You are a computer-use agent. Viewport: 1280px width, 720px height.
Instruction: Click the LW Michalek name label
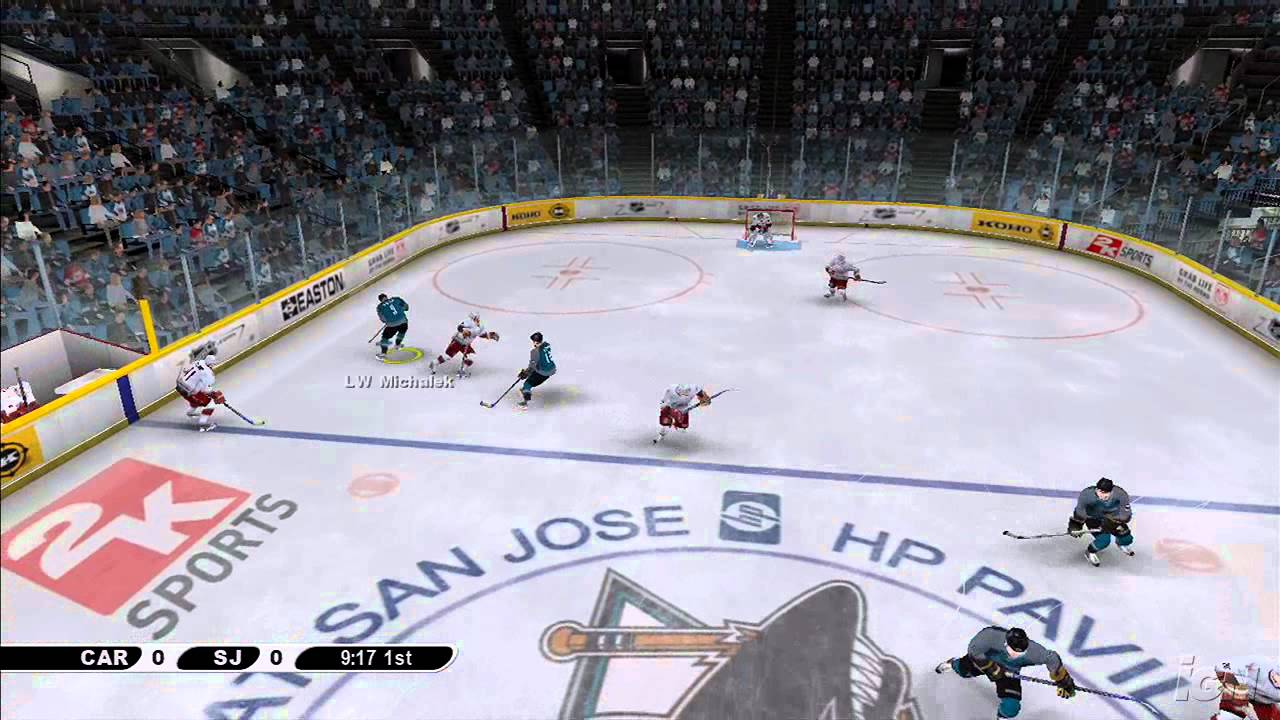coord(398,381)
